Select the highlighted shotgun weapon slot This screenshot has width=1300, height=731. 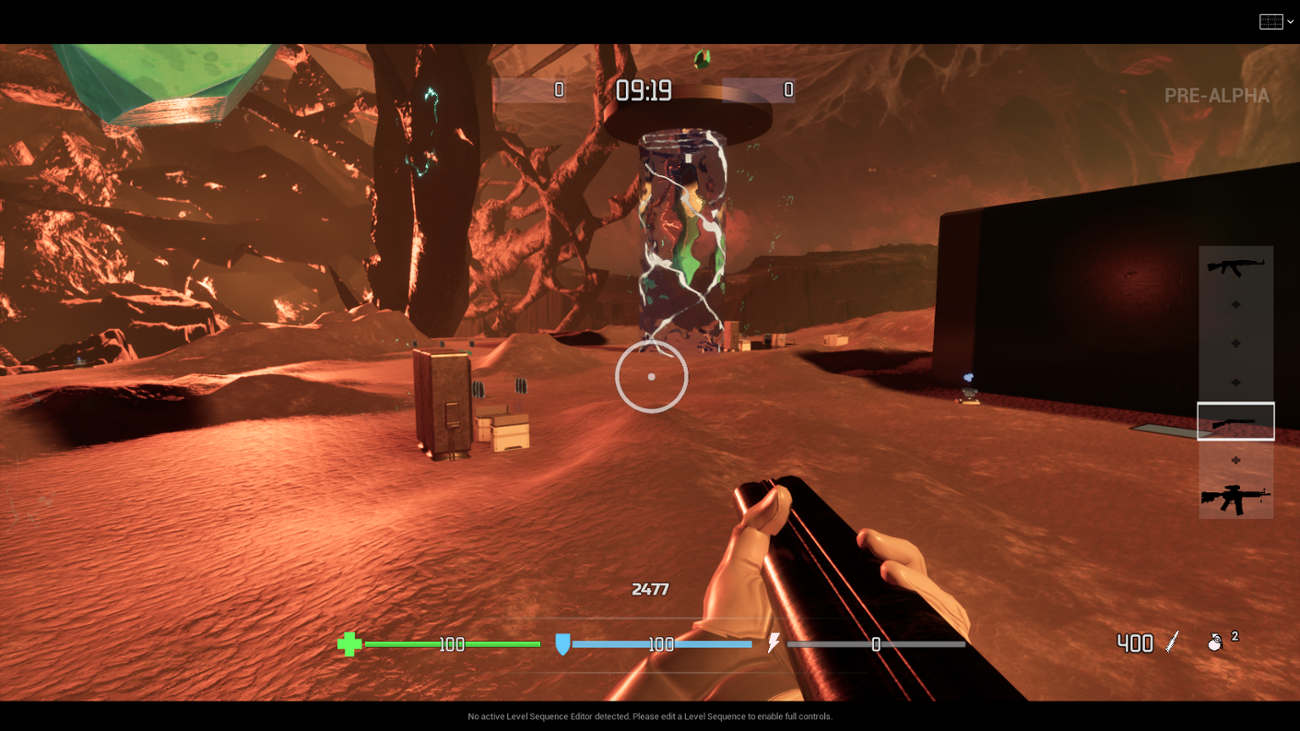click(x=1236, y=421)
